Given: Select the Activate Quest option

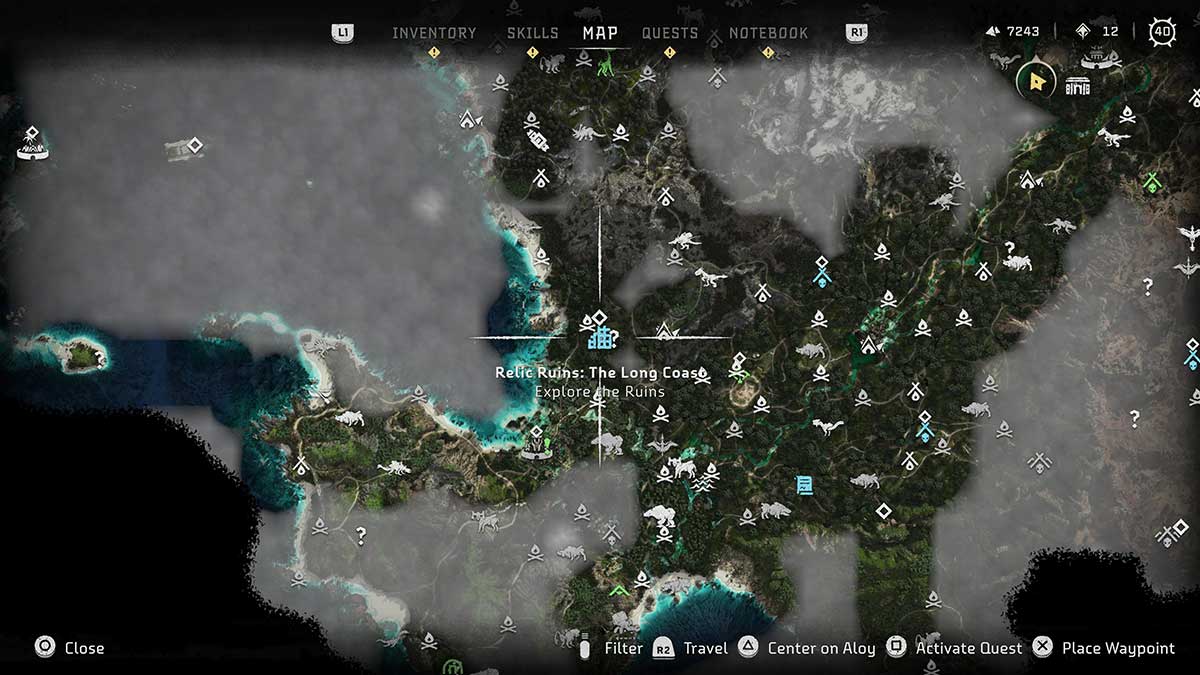Looking at the screenshot, I should click(x=969, y=648).
